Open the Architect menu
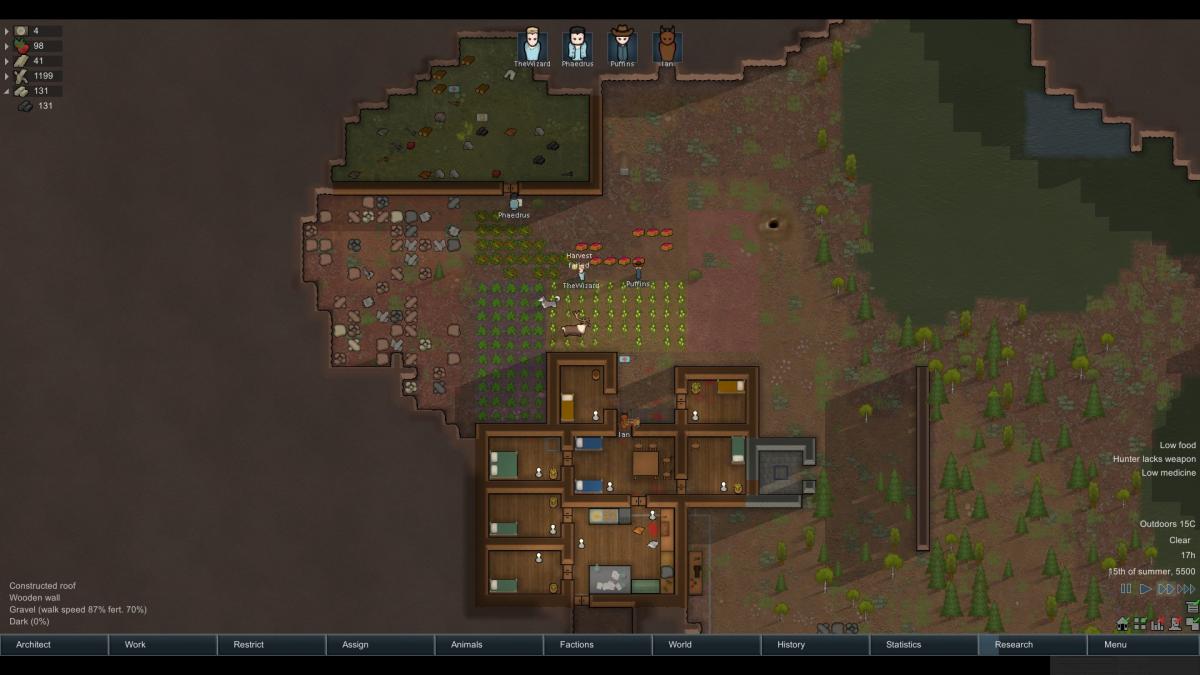This screenshot has height=675, width=1200. pos(54,645)
